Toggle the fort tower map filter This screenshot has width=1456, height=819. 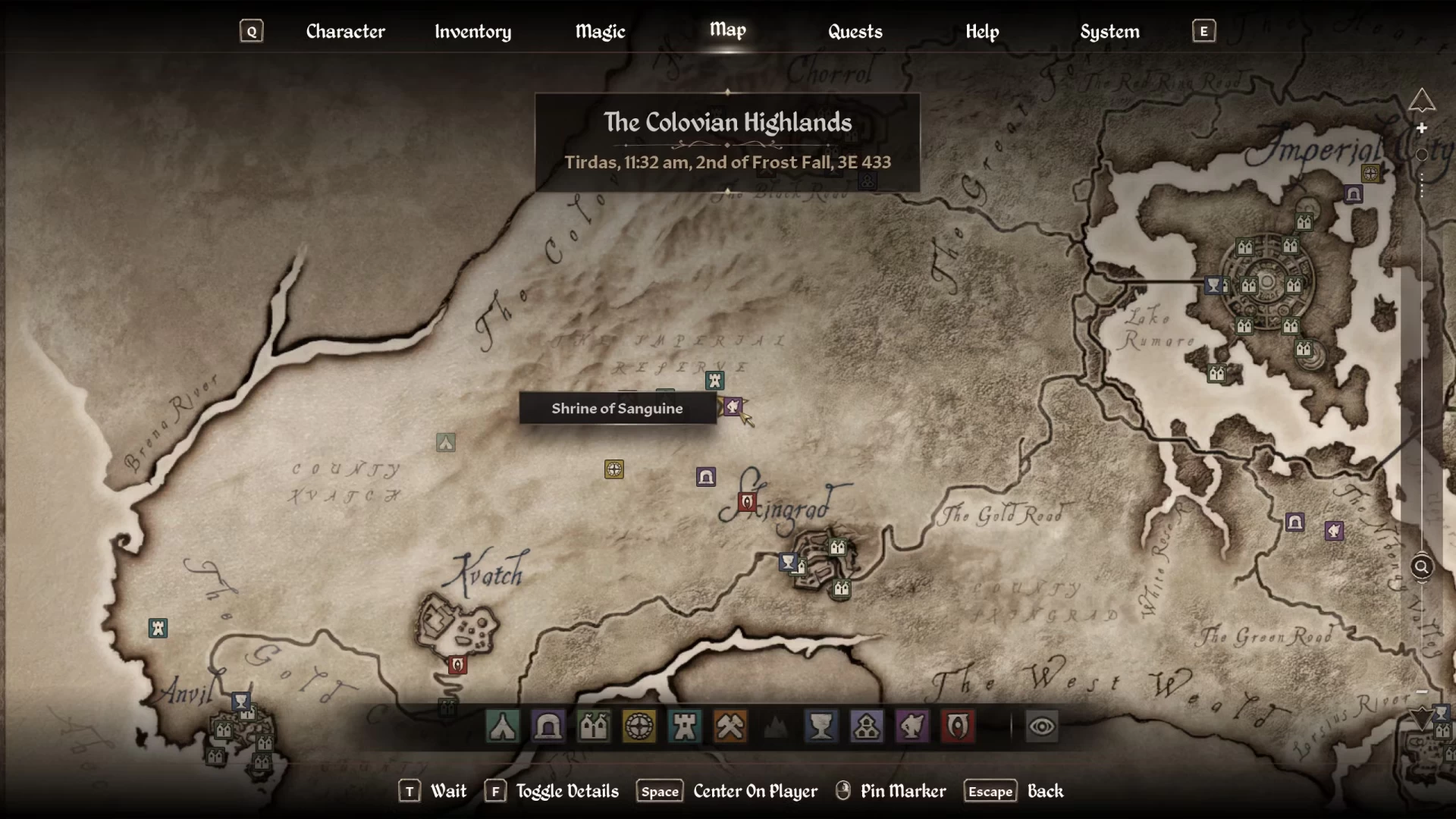point(685,726)
